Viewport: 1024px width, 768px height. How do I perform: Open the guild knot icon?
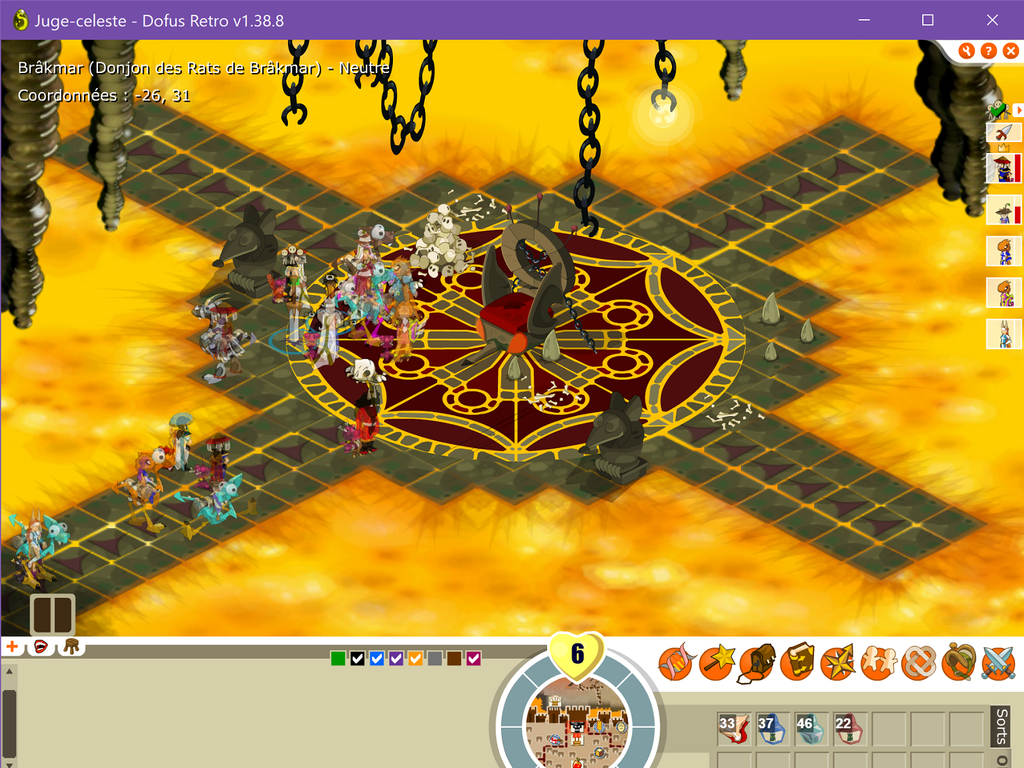pyautogui.click(x=919, y=661)
